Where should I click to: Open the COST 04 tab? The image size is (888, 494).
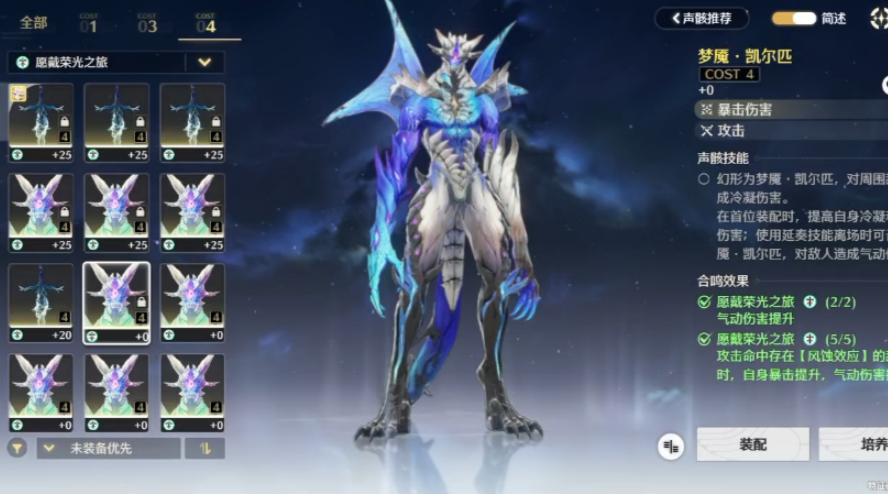pyautogui.click(x=206, y=23)
